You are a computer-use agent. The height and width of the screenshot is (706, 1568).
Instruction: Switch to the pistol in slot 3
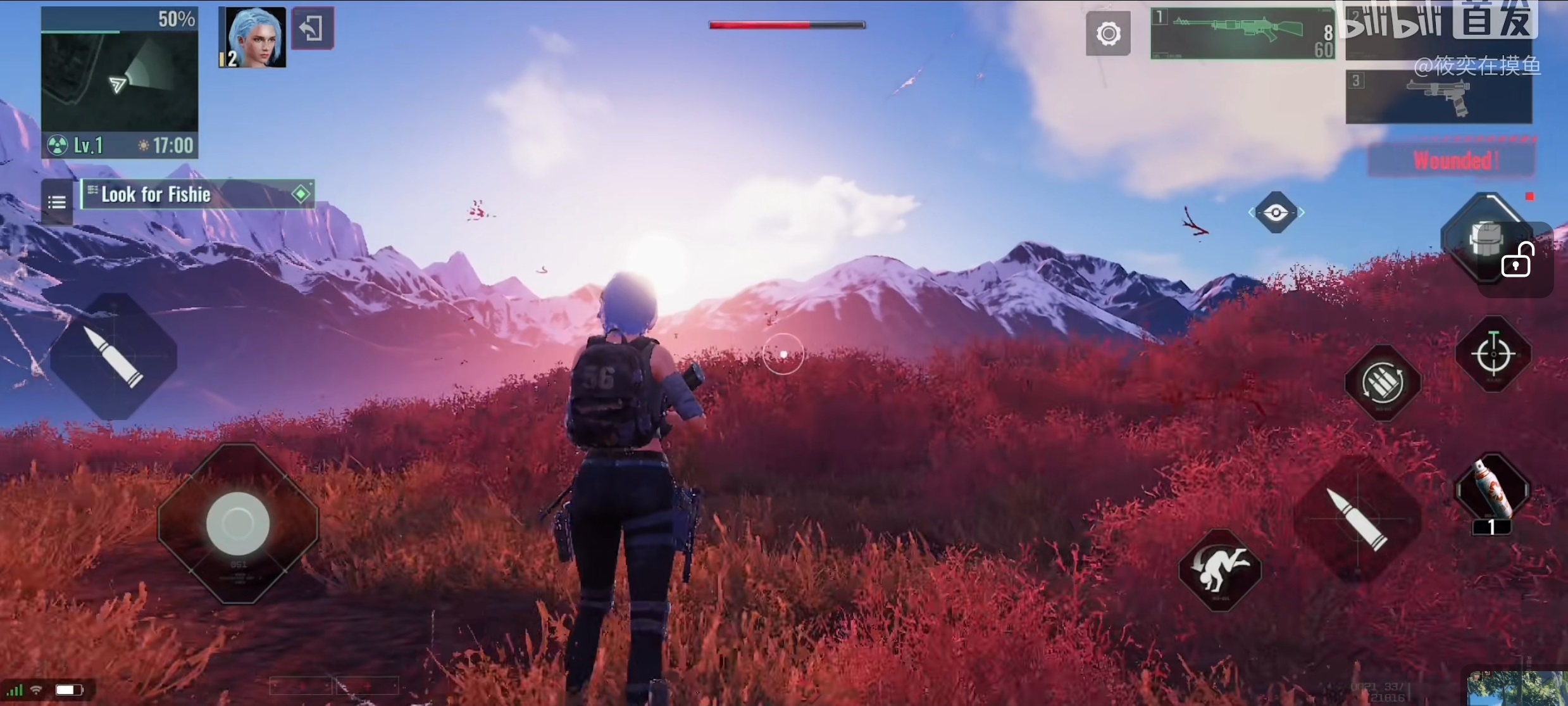(1438, 97)
